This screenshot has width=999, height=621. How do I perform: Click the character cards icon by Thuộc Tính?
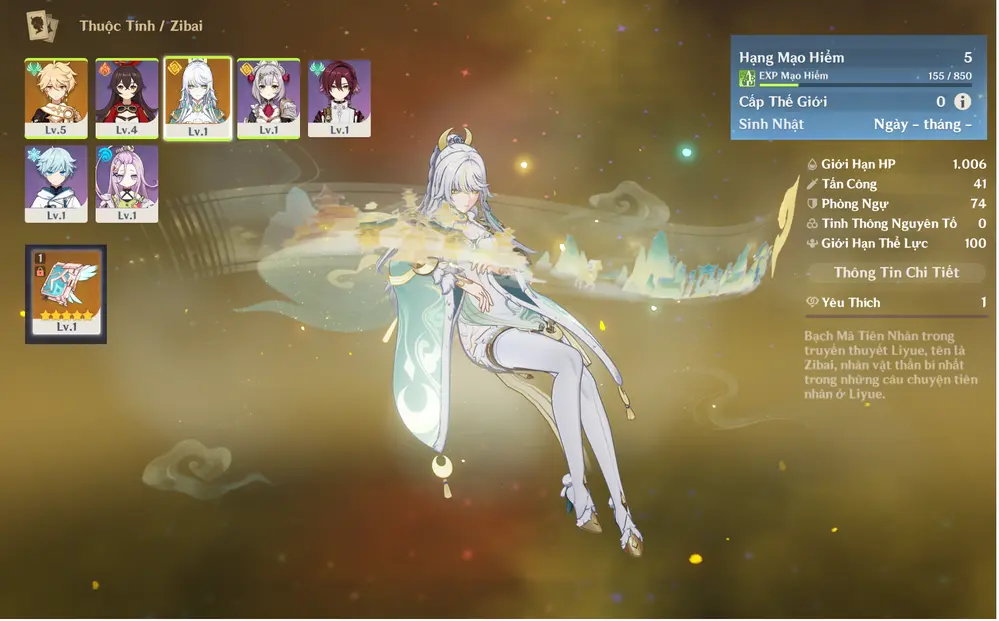point(42,25)
